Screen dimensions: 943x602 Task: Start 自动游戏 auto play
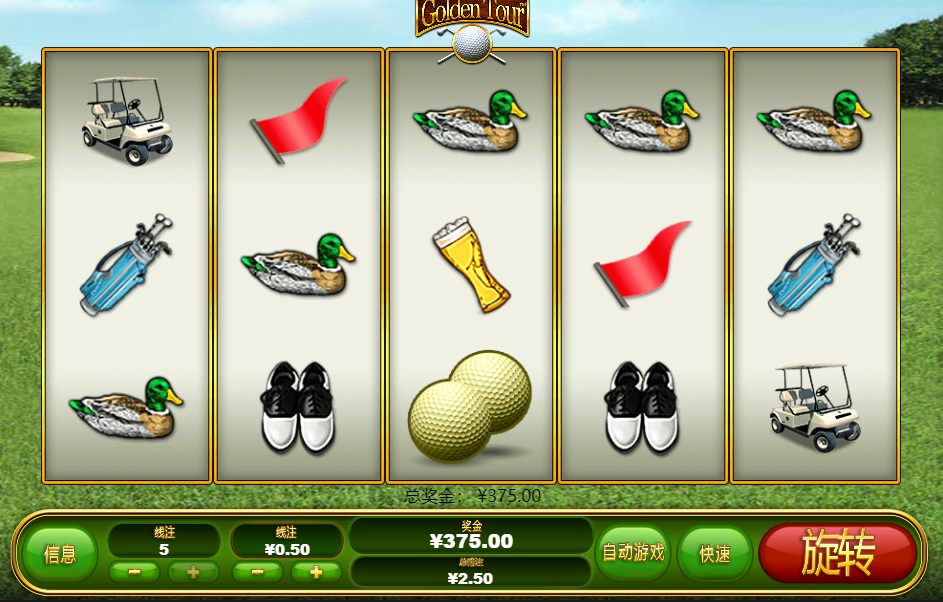[632, 552]
